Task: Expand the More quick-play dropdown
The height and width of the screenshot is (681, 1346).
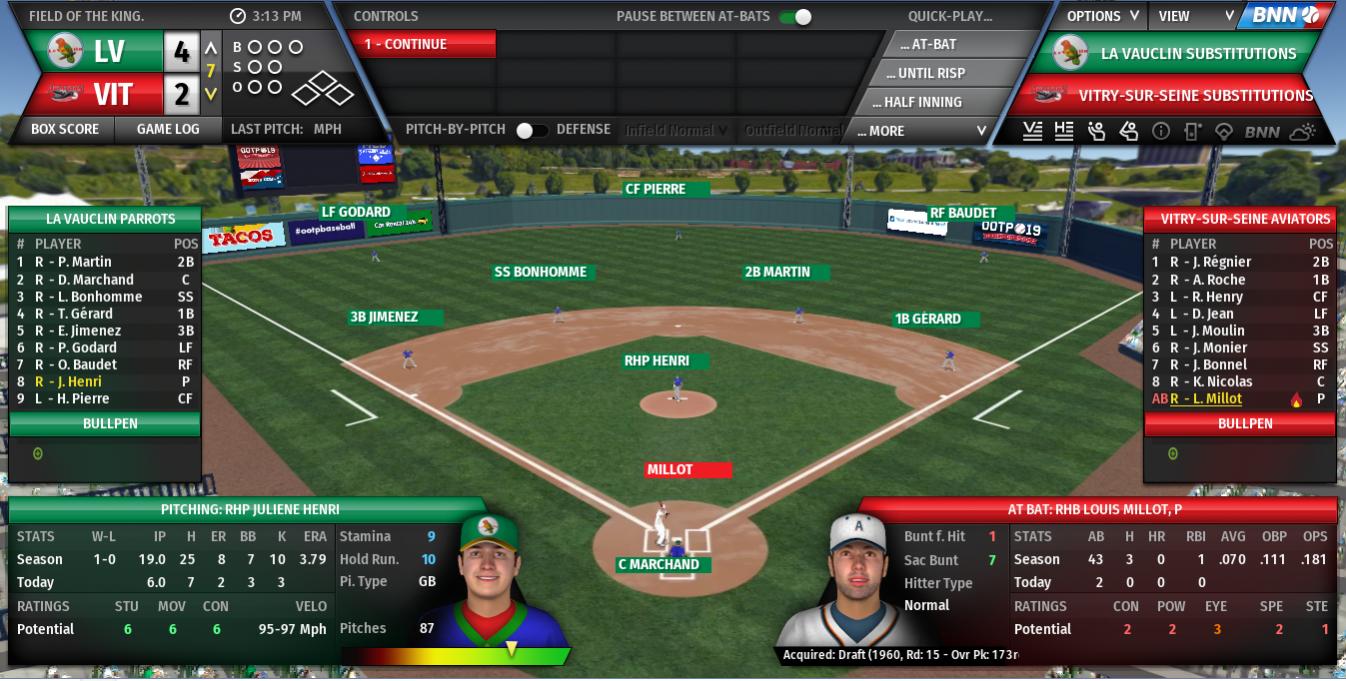Action: [x=921, y=131]
